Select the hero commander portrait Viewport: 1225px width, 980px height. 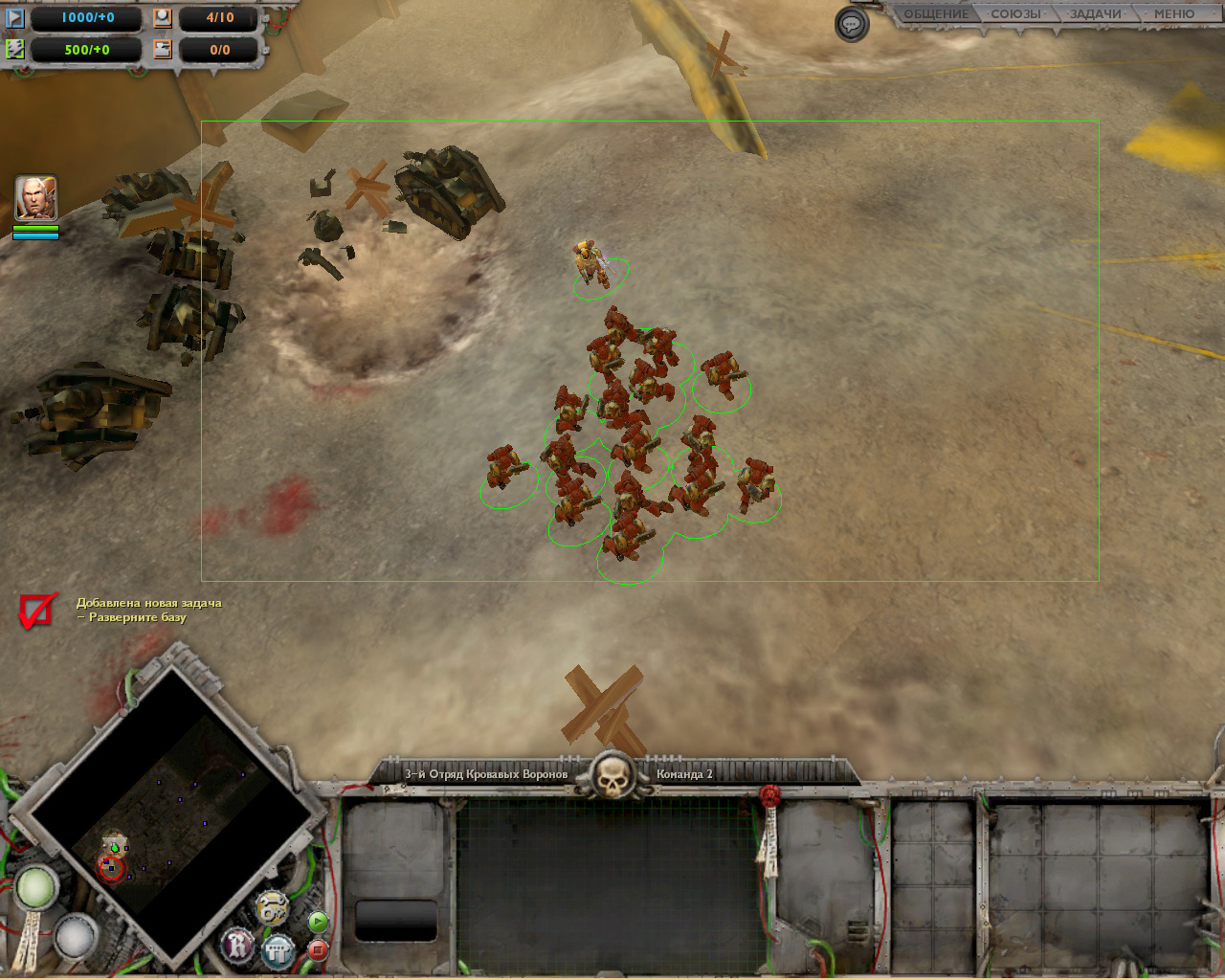pos(36,198)
